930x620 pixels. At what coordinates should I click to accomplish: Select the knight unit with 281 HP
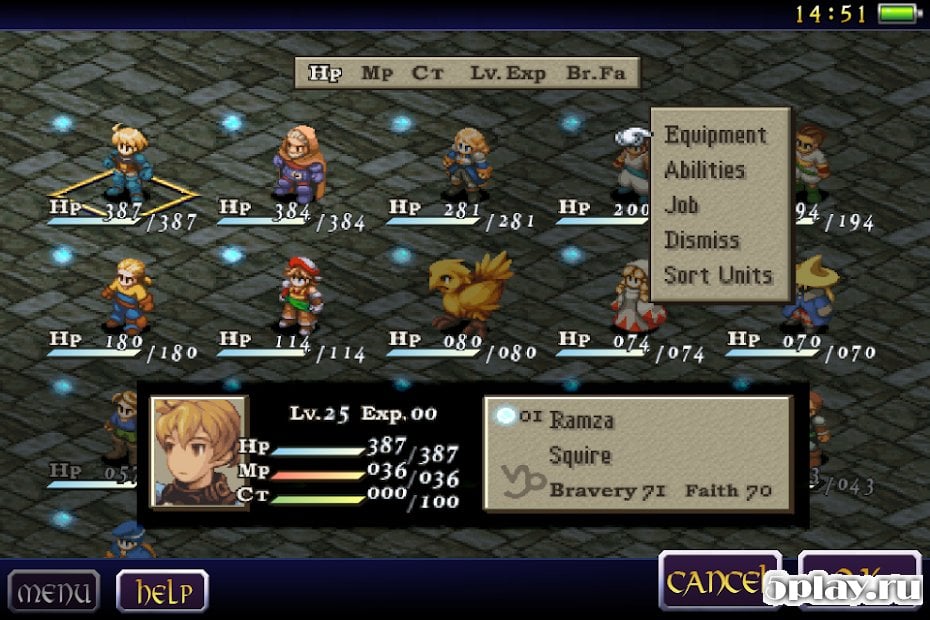point(467,162)
